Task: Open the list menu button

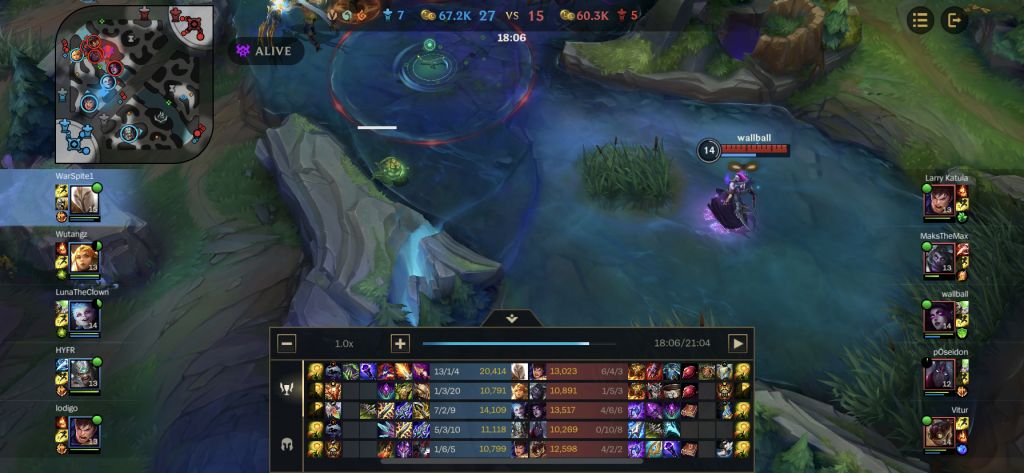Action: click(x=921, y=19)
